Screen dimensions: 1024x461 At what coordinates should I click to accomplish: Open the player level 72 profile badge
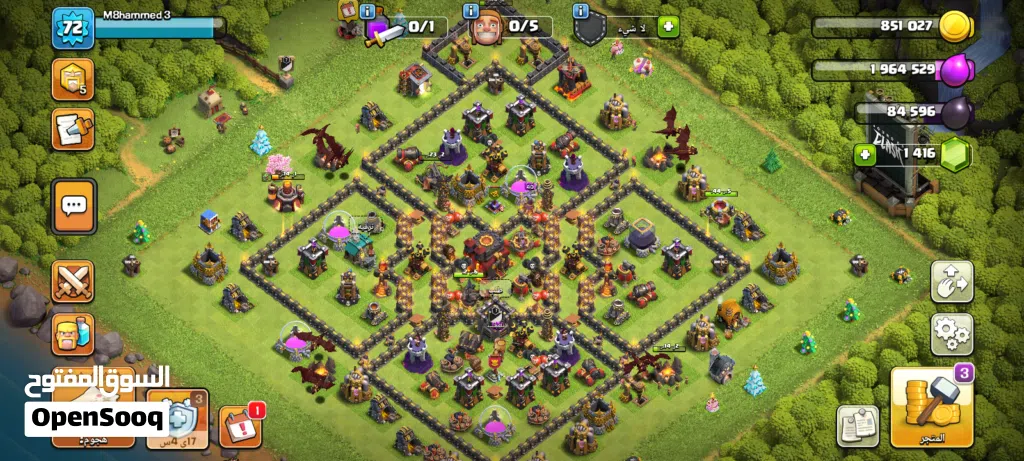click(x=72, y=27)
